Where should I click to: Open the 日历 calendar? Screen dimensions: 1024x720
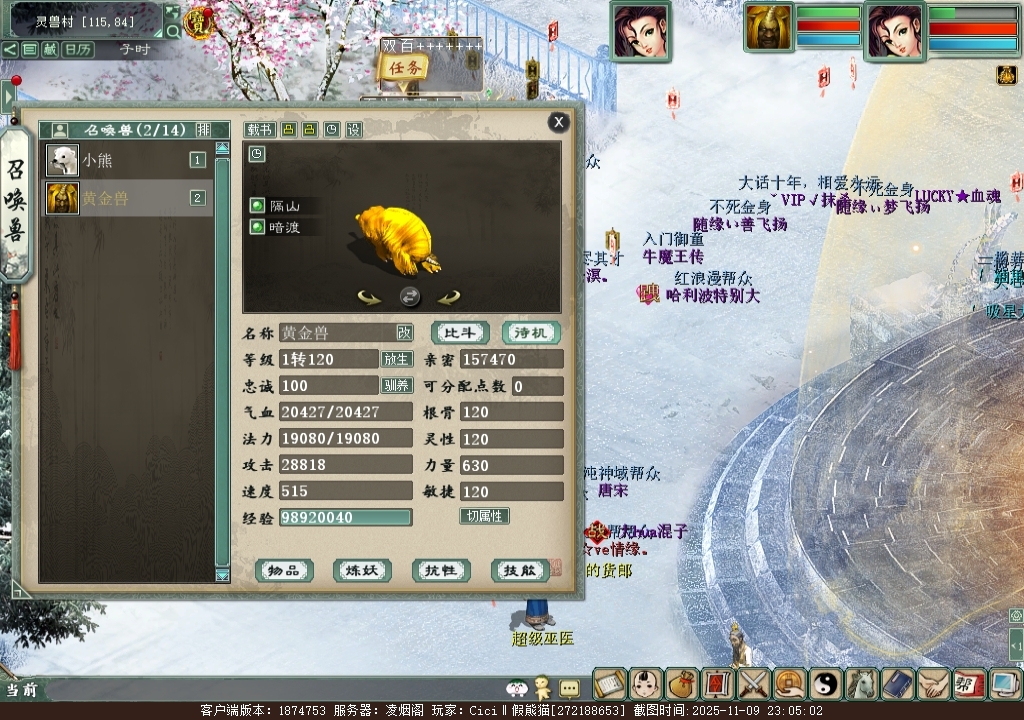tap(79, 48)
